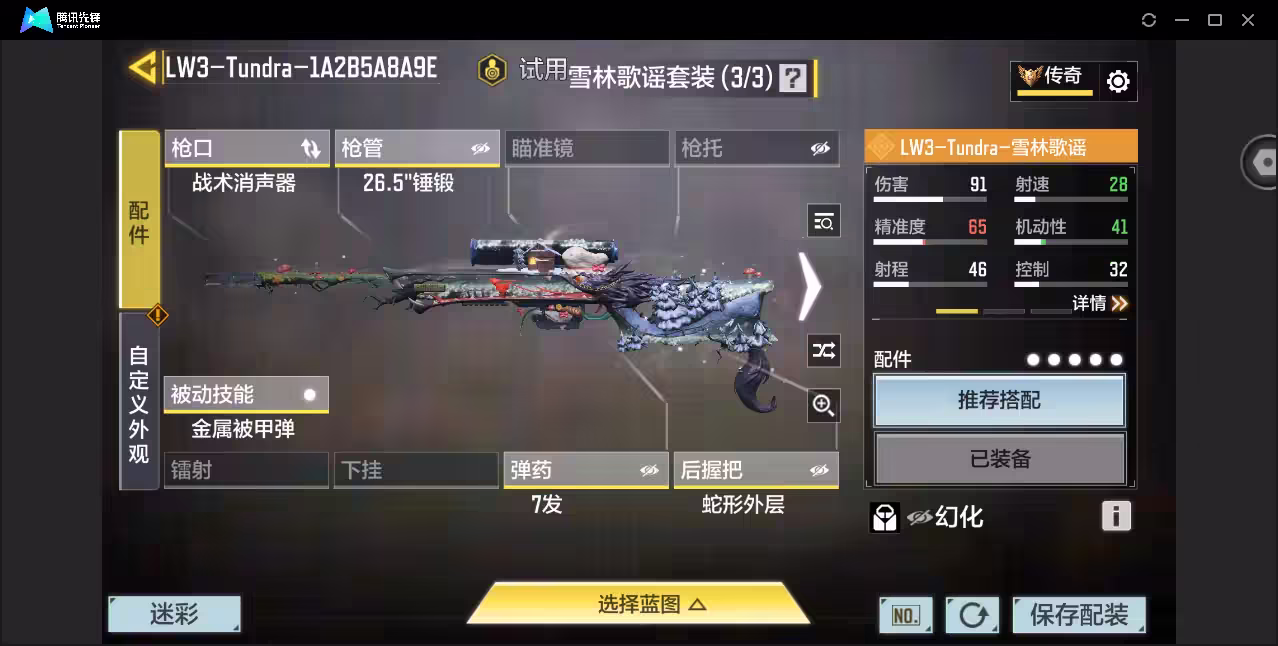Expand the 选择蓝图 blueprint selector
The height and width of the screenshot is (646, 1278).
point(638,604)
